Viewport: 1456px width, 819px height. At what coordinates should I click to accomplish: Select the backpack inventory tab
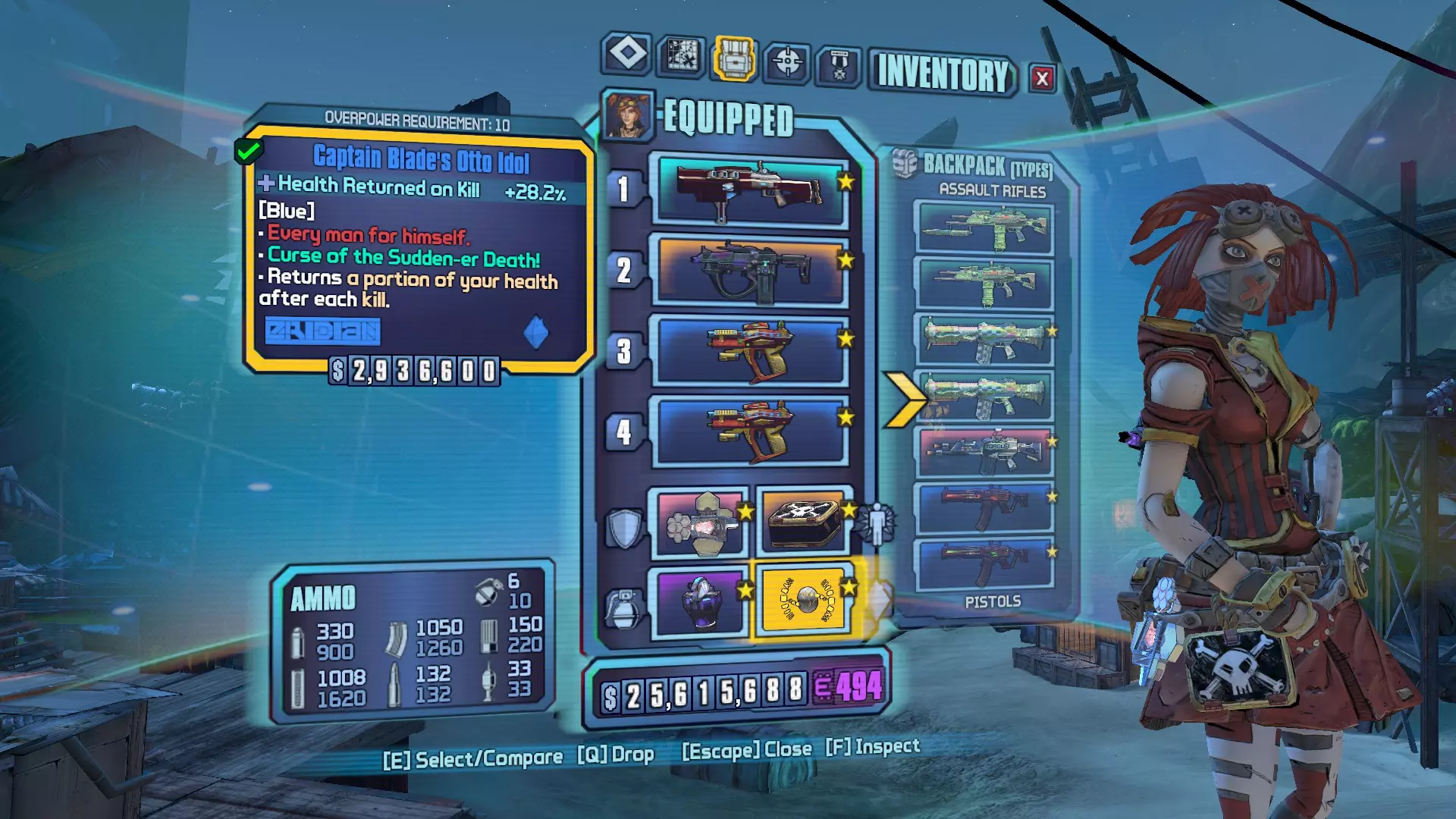[x=733, y=58]
